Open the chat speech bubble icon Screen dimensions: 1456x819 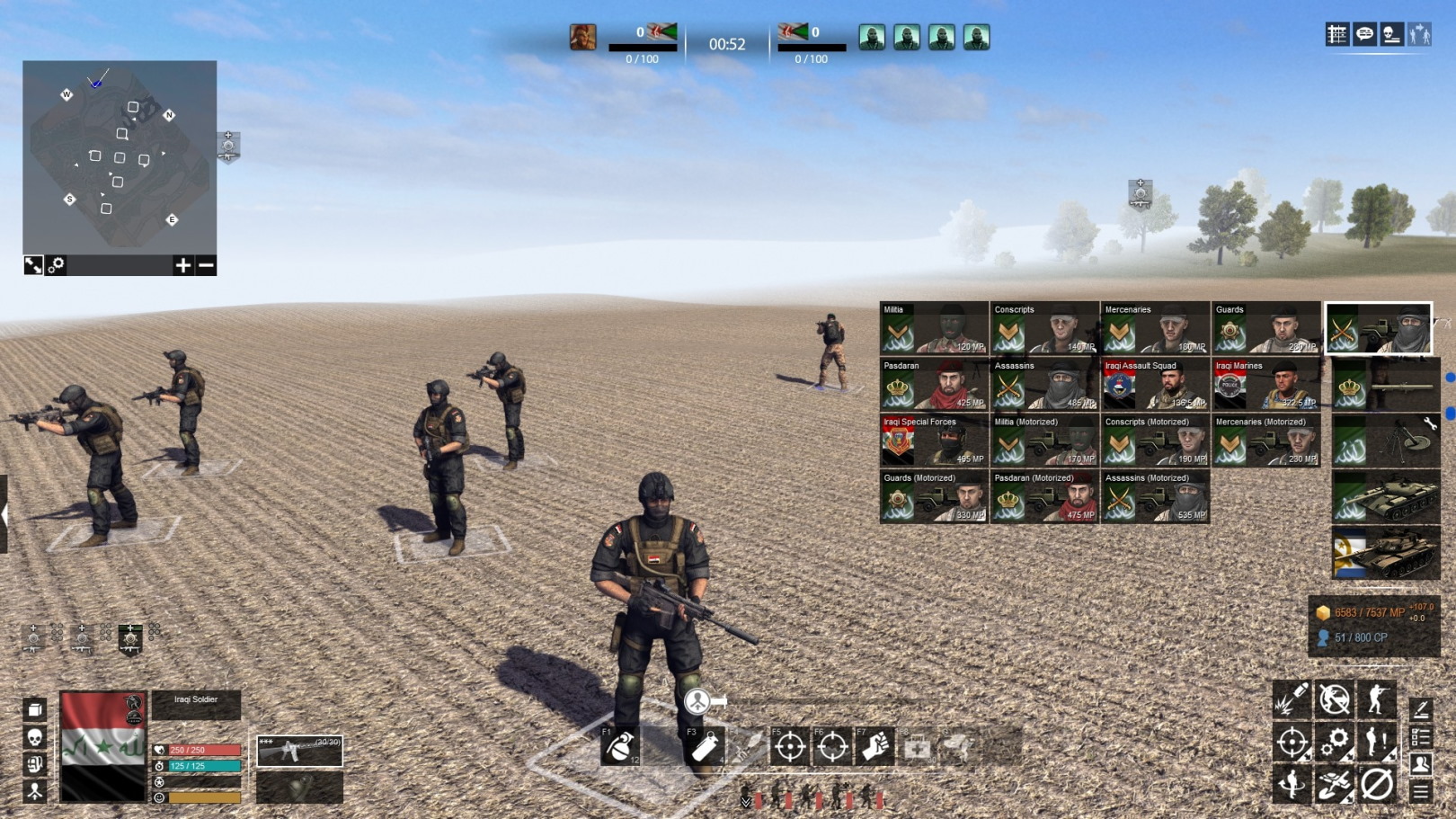pos(1364,35)
